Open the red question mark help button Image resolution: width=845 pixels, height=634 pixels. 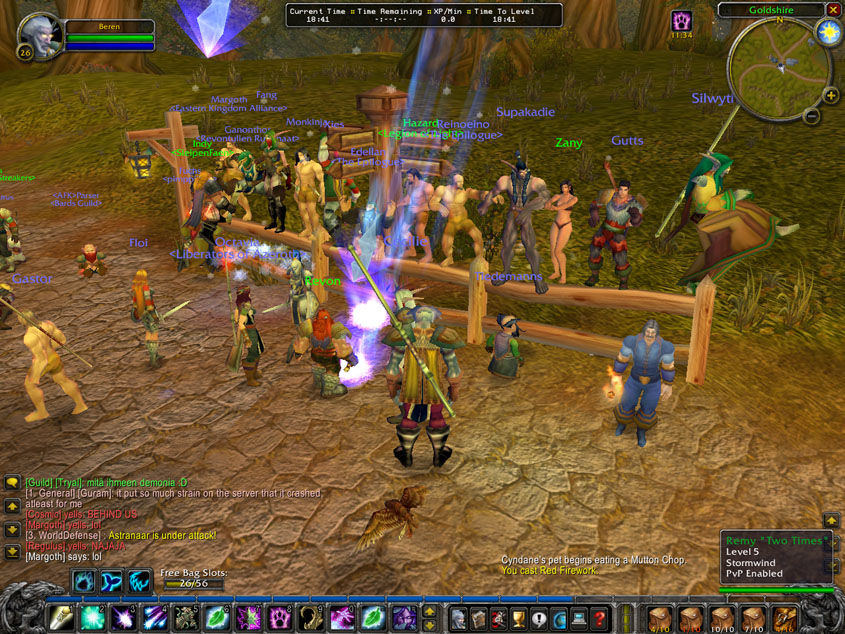[x=600, y=618]
